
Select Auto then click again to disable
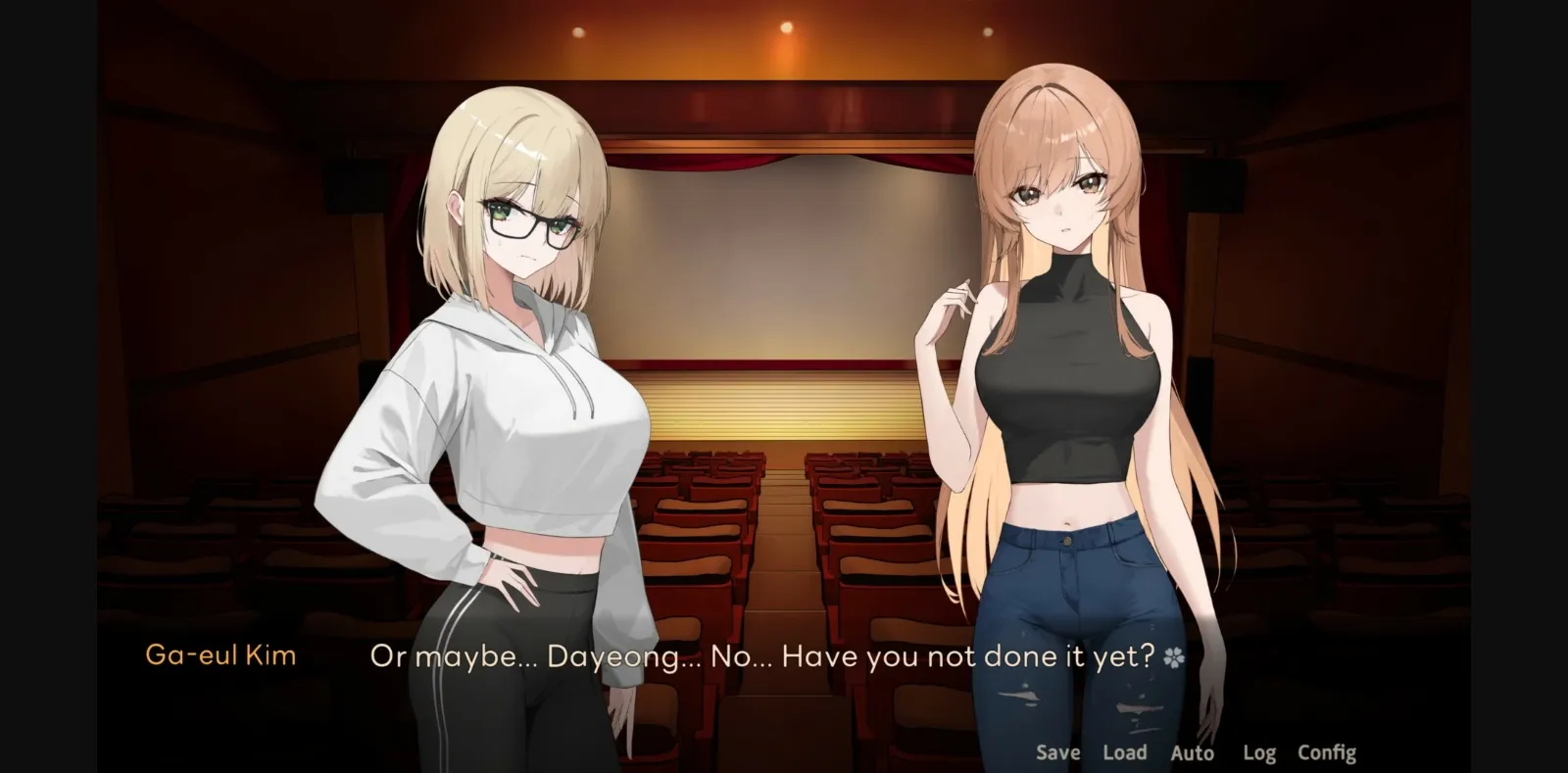click(x=1192, y=752)
